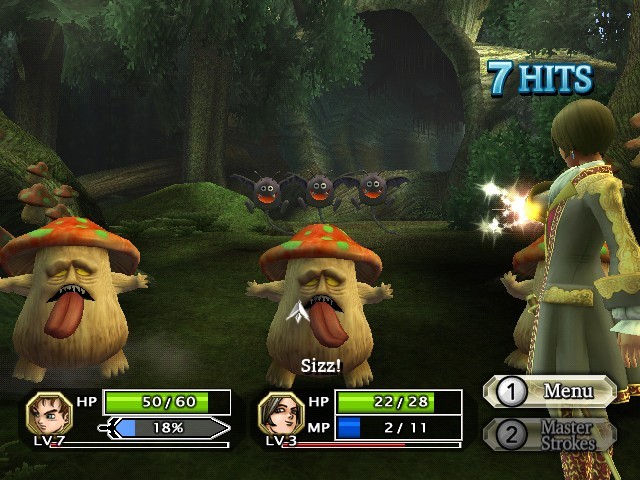Open the battle Menu button
Image resolution: width=640 pixels, height=480 pixels.
tap(551, 391)
